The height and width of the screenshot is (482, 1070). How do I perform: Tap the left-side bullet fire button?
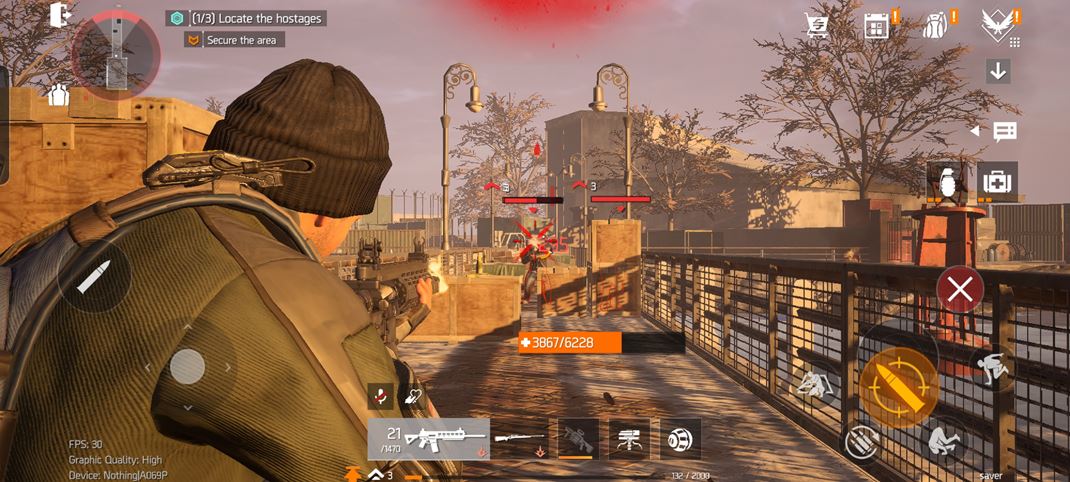(93, 276)
